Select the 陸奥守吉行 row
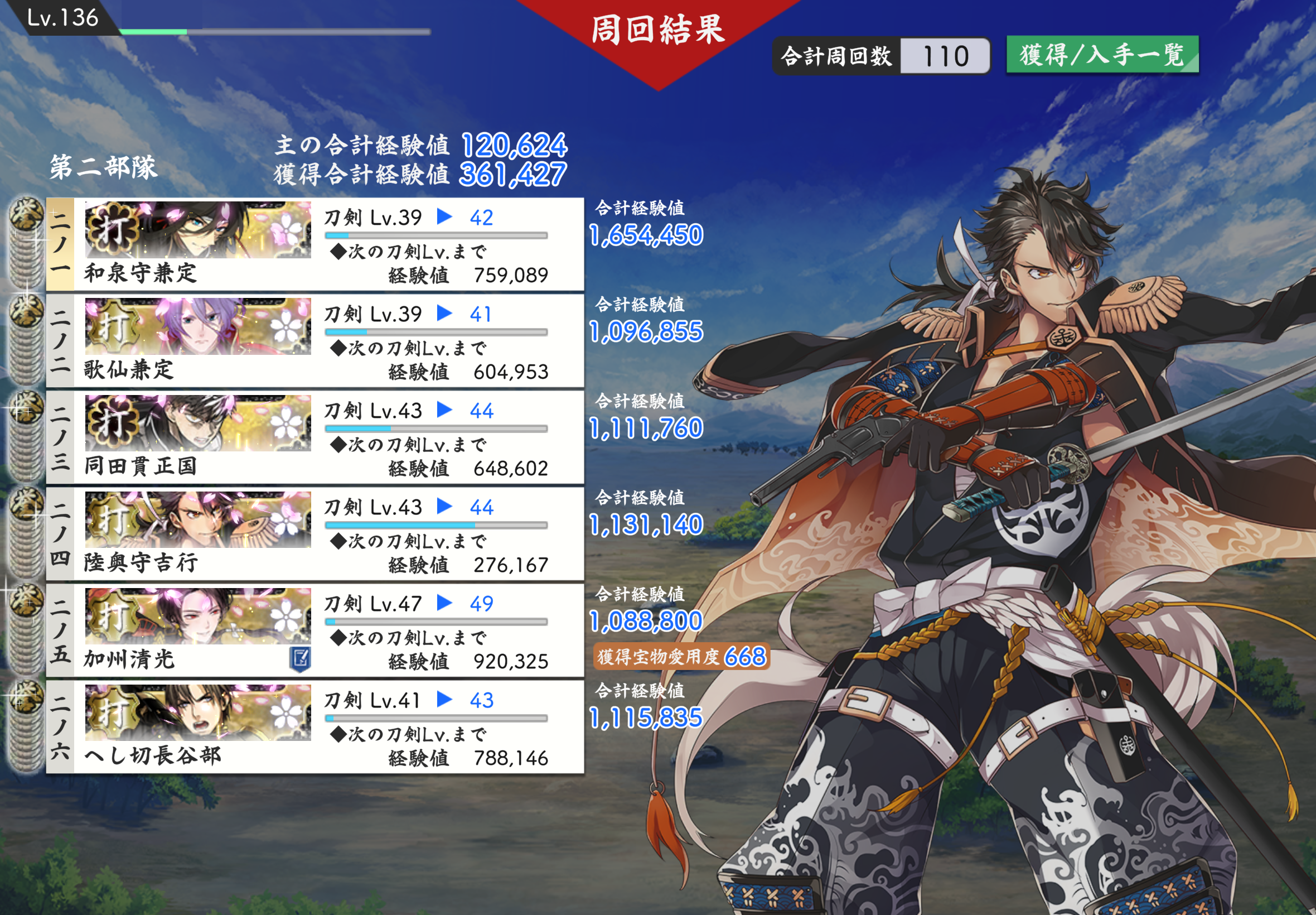The width and height of the screenshot is (1316, 915). (315, 534)
